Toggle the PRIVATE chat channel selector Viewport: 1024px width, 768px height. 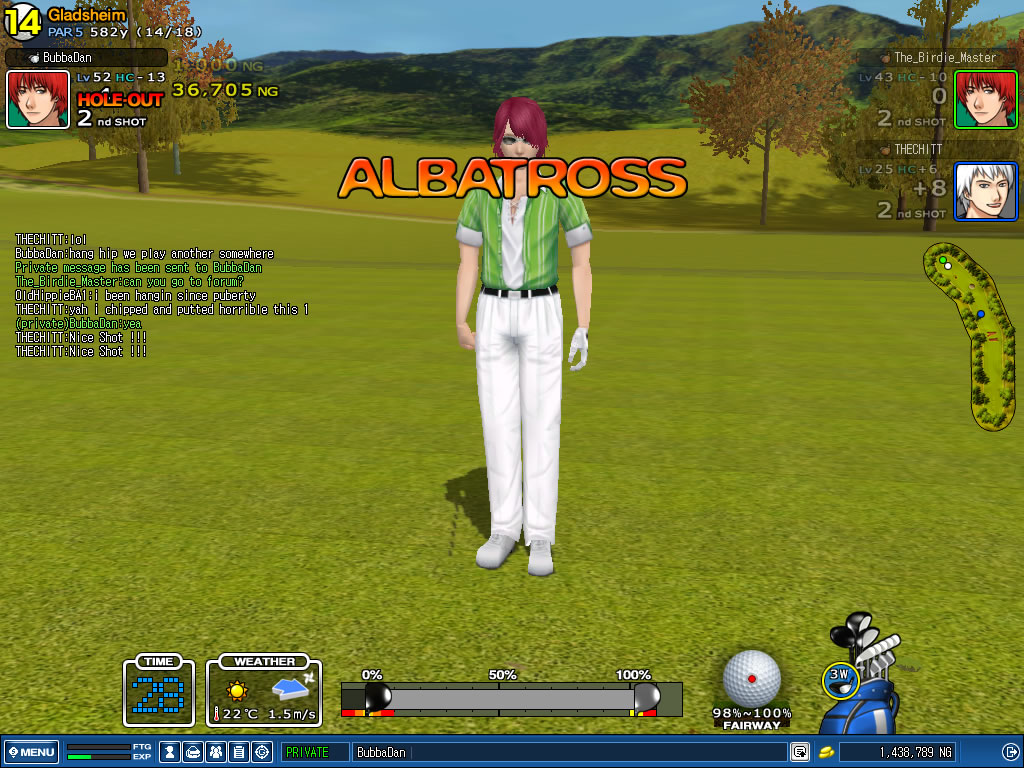pyautogui.click(x=314, y=752)
